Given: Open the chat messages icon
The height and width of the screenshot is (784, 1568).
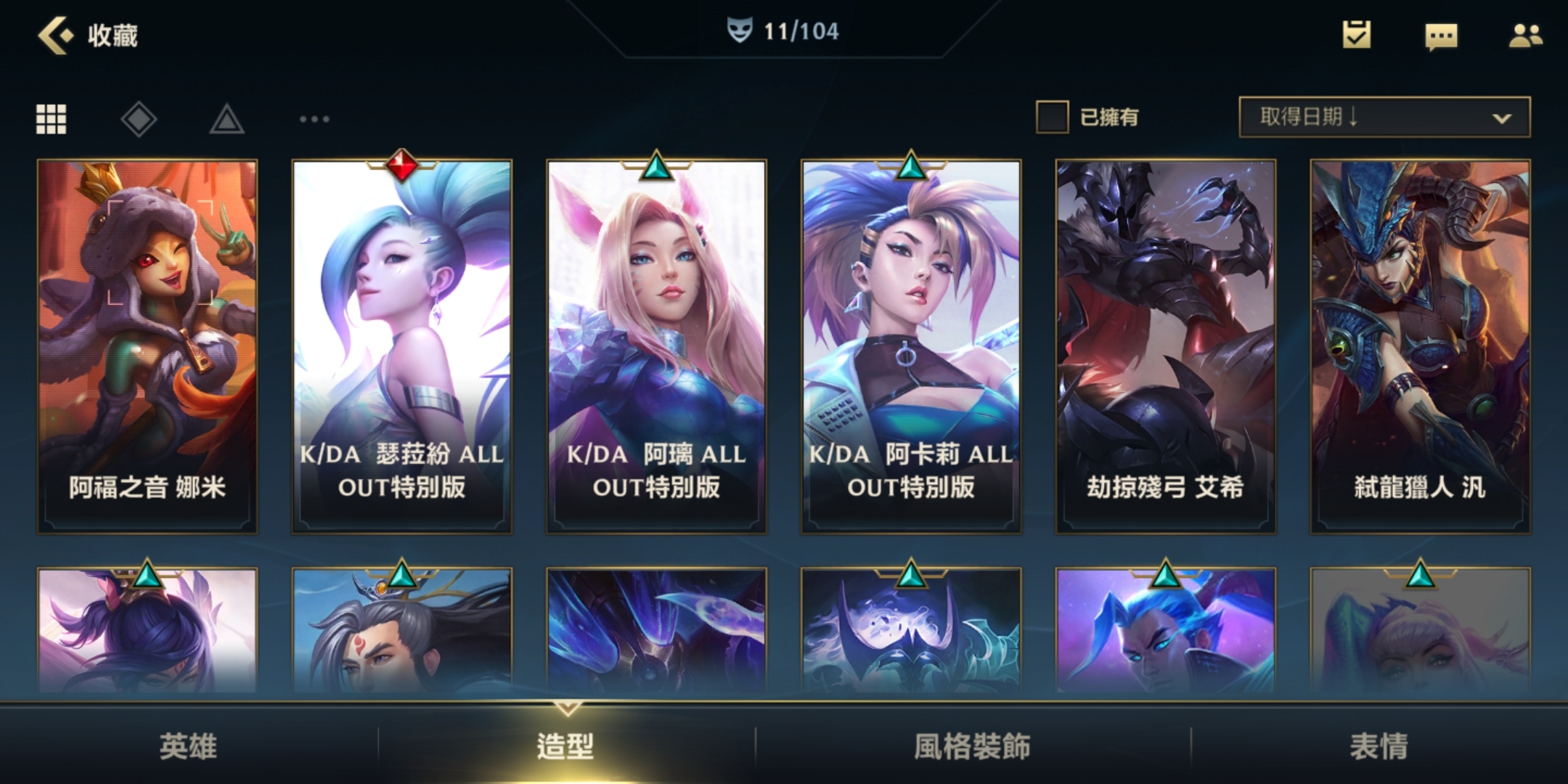Looking at the screenshot, I should click(1442, 35).
